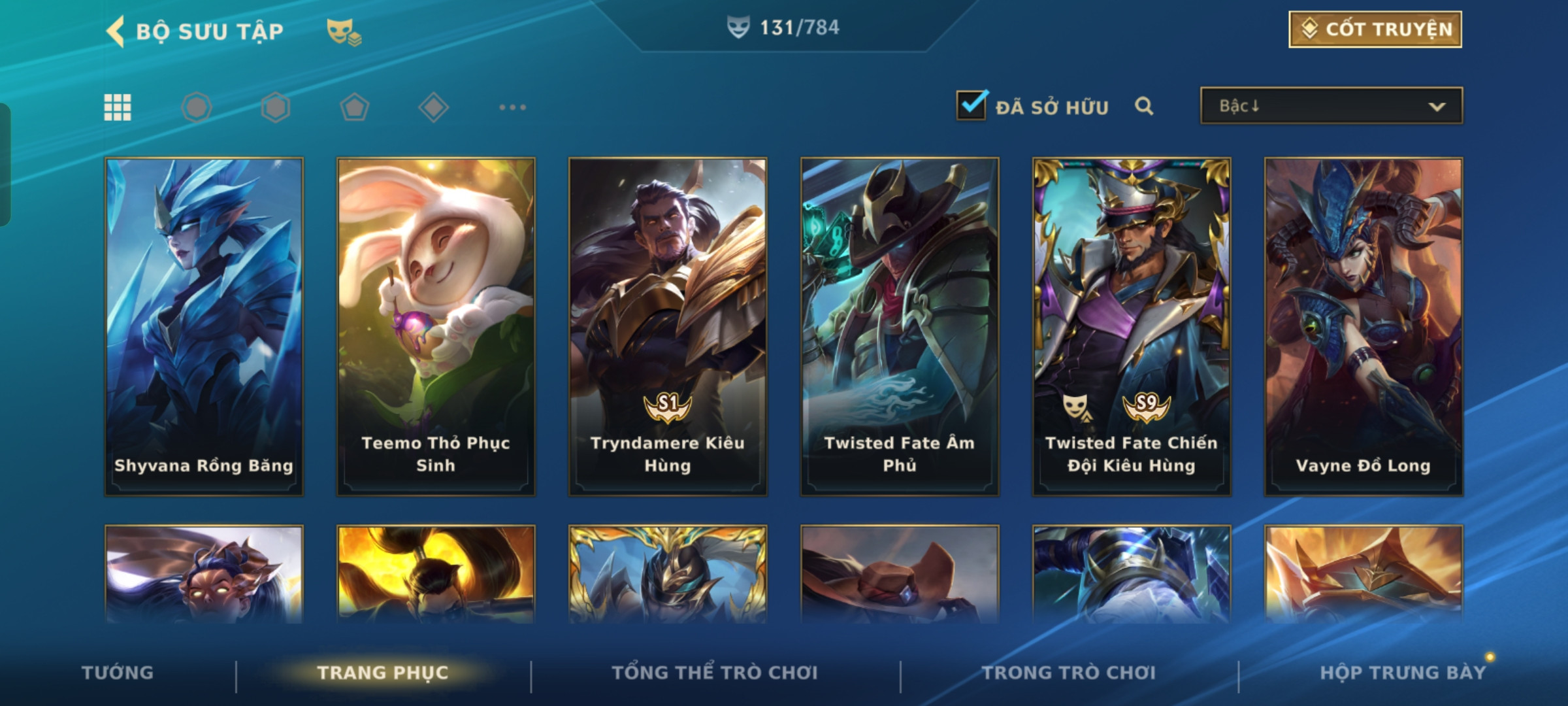Choose the diamond rarity filter icon
Viewport: 1568px width, 706px height.
433,107
